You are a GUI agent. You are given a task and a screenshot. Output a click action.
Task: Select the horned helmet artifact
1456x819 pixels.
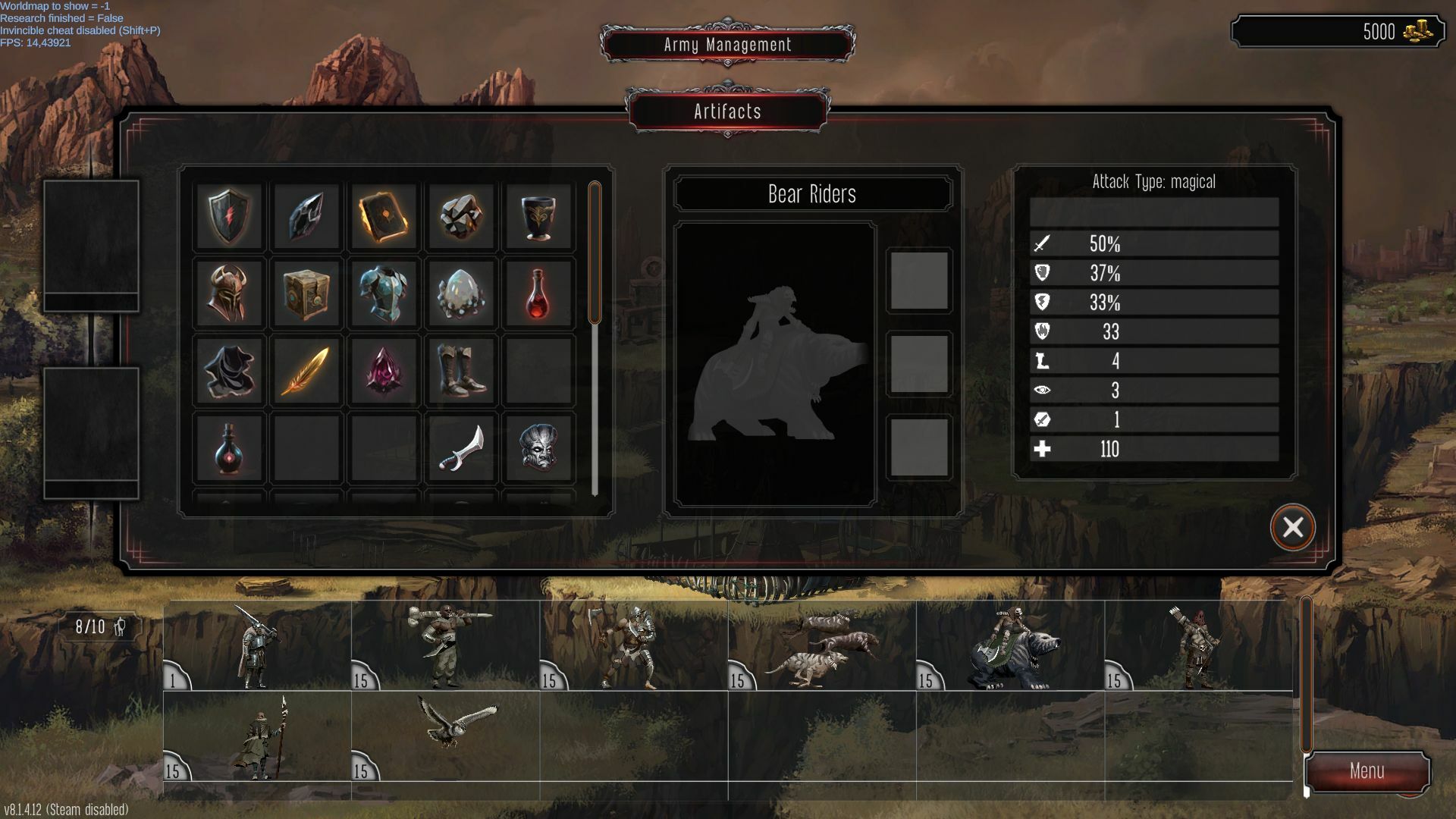[x=228, y=293]
